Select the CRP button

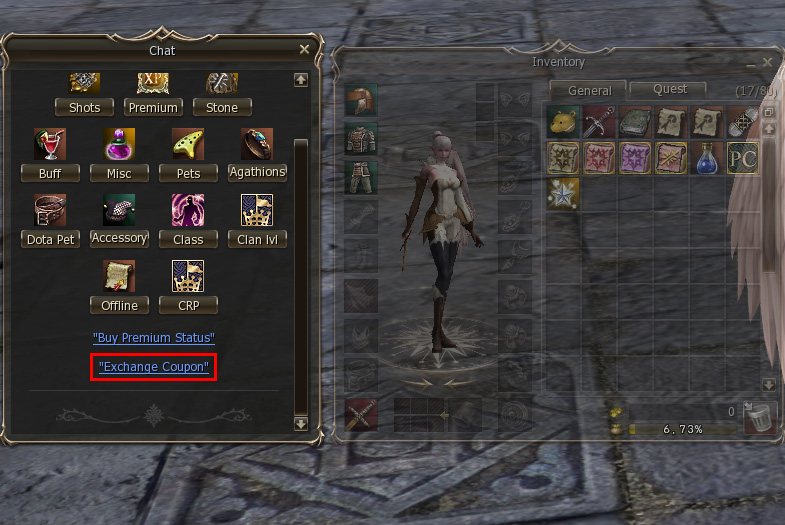click(x=188, y=305)
